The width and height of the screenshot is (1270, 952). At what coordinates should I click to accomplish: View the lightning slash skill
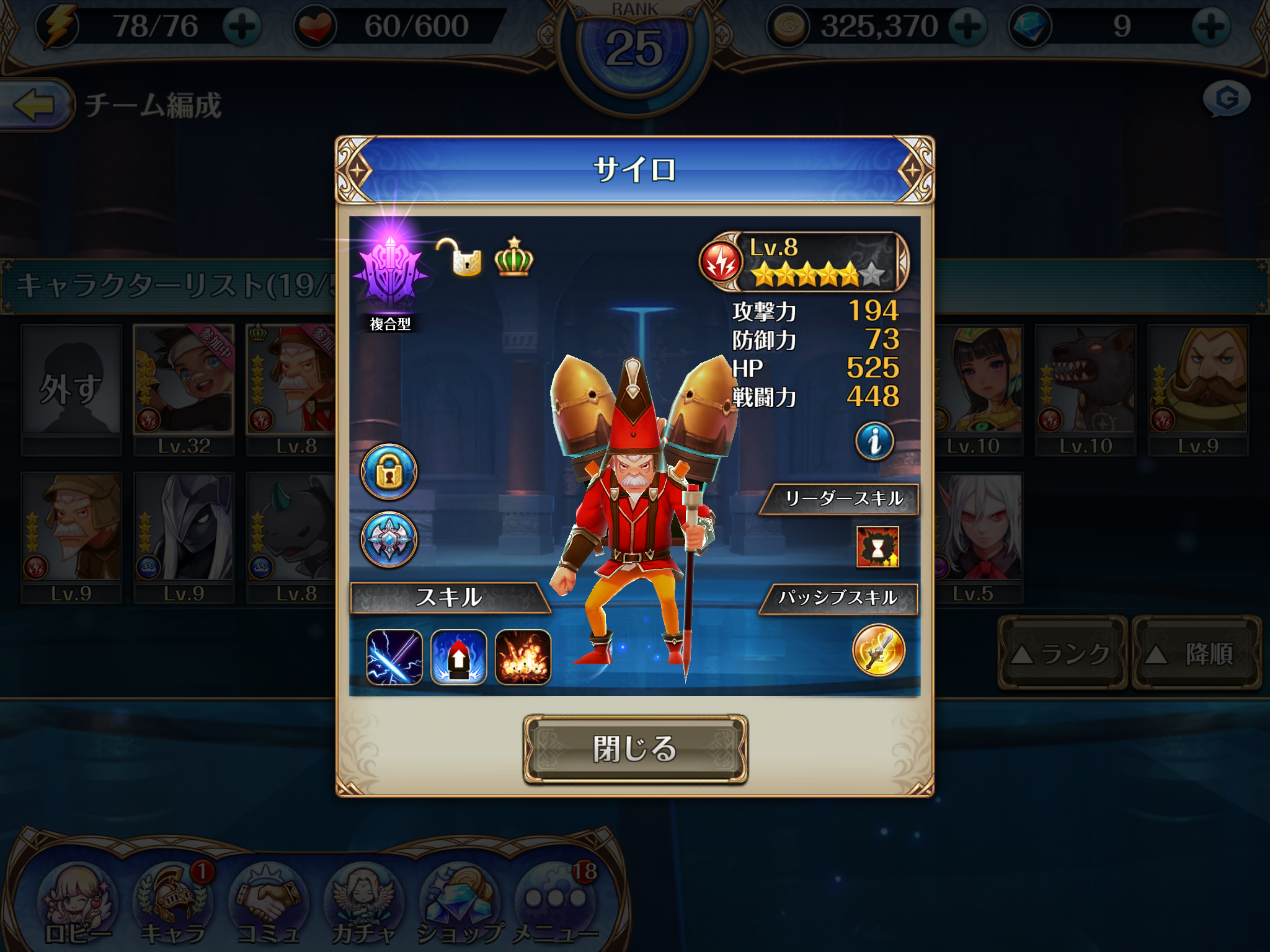coord(394,657)
